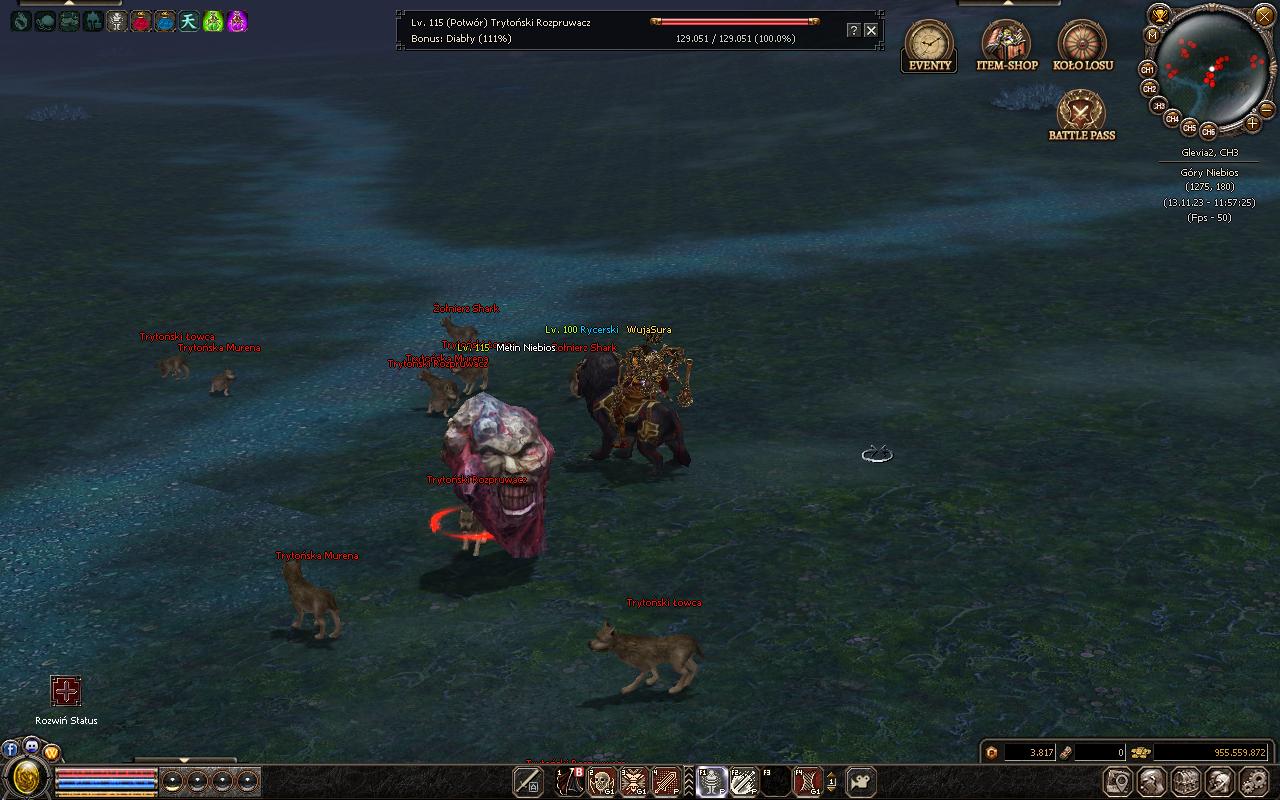Switch to channel CH5
Image resolution: width=1280 pixels, height=800 pixels.
pos(1189,128)
